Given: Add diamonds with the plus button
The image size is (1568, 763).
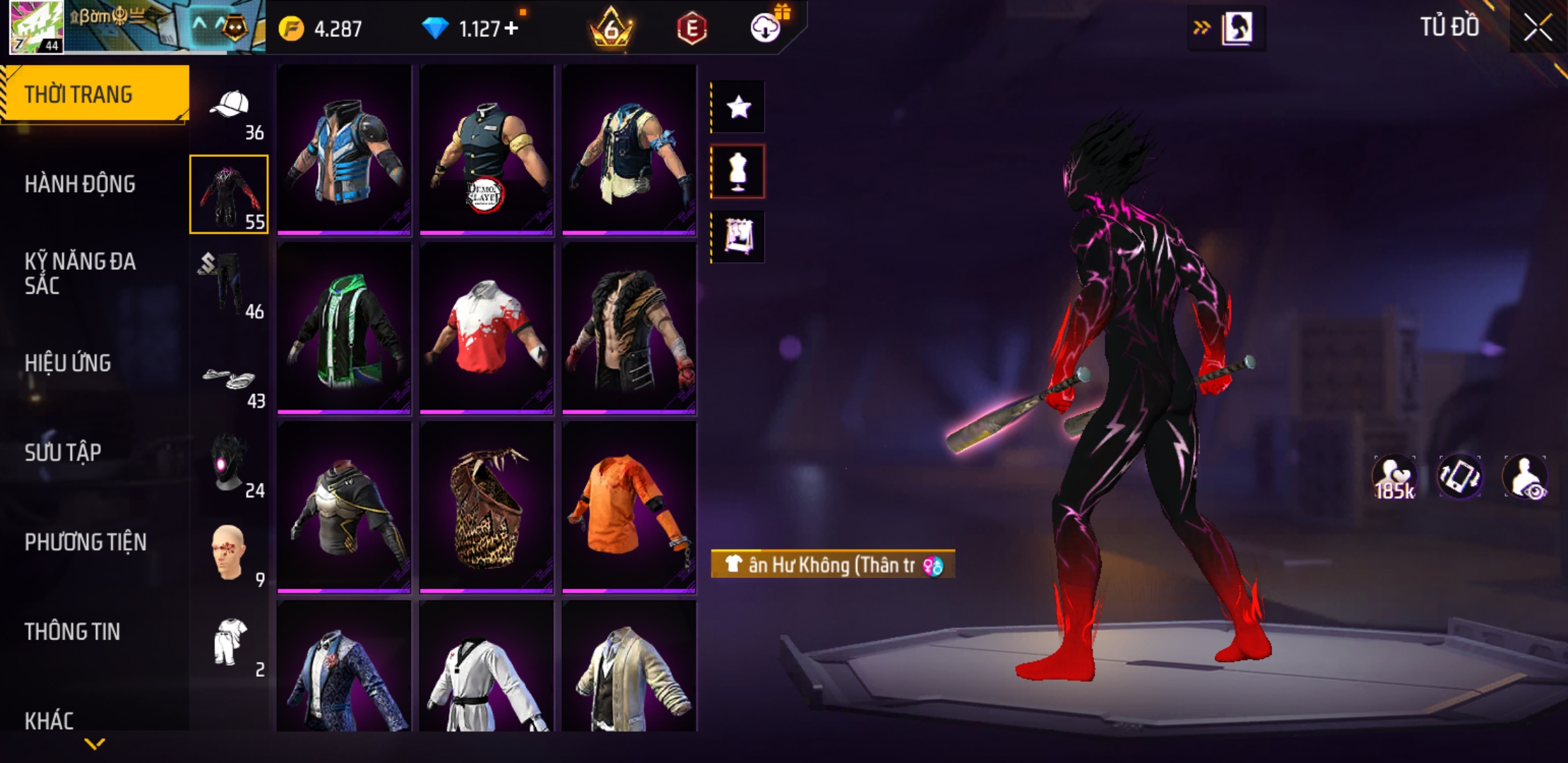Looking at the screenshot, I should [511, 28].
